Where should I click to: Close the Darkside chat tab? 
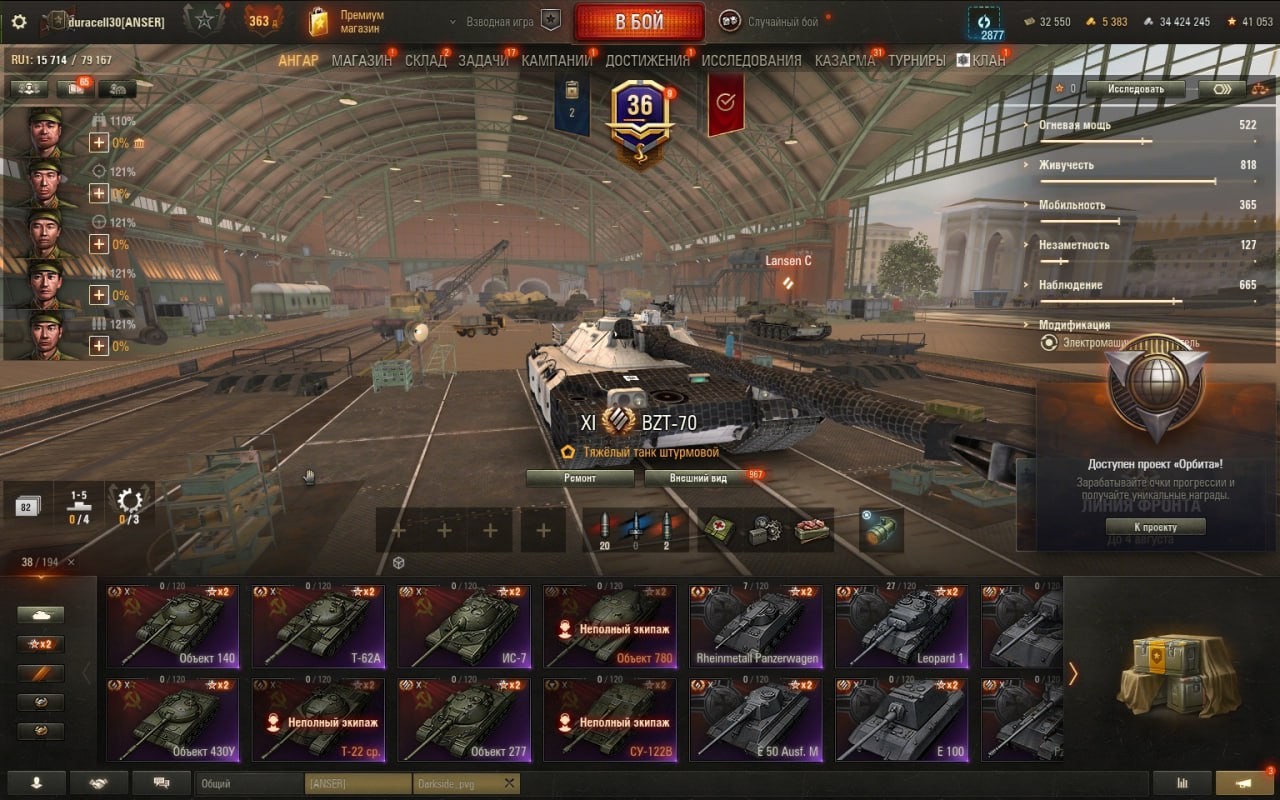tap(509, 783)
